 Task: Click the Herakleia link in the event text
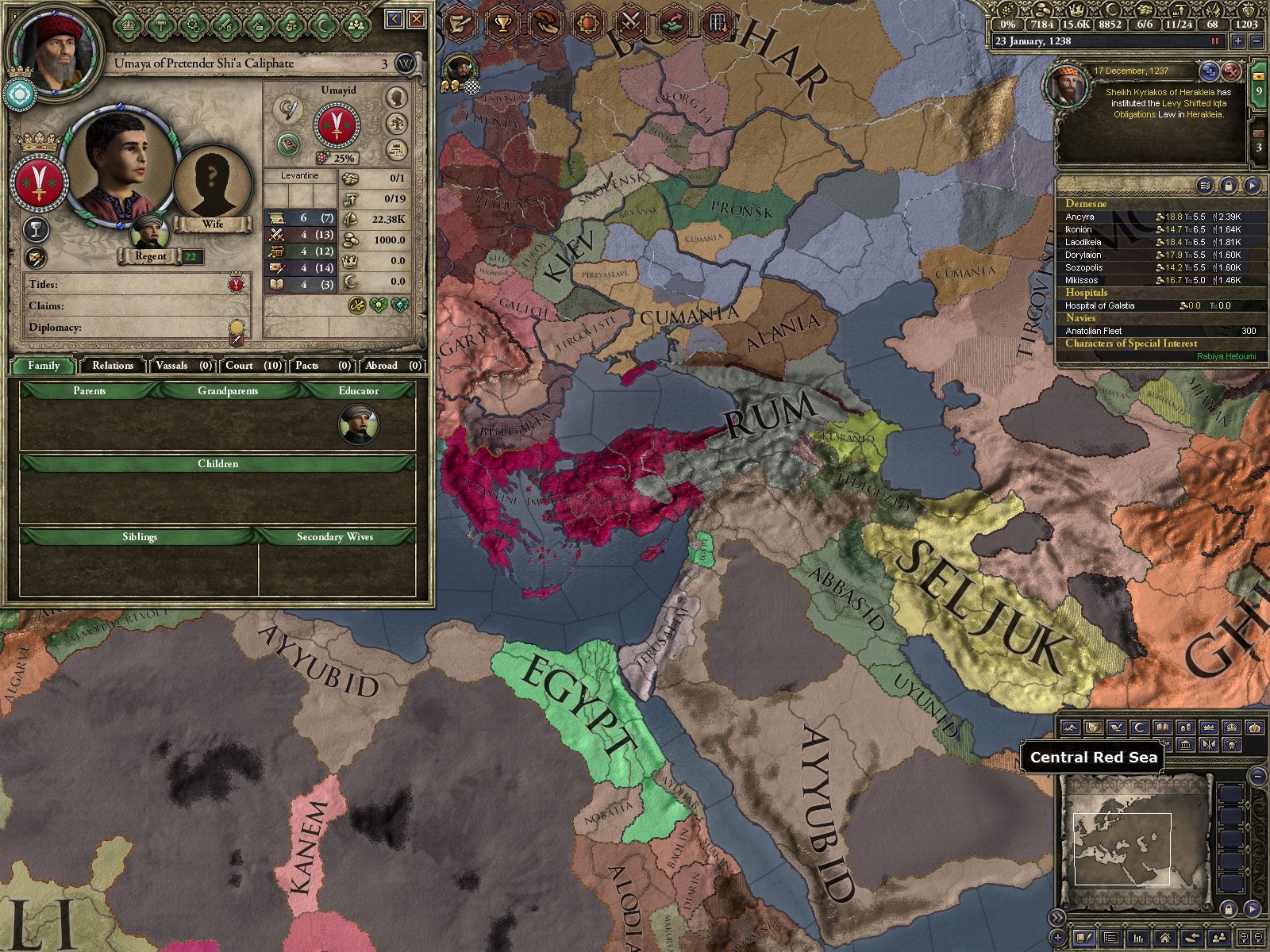pyautogui.click(x=1205, y=114)
